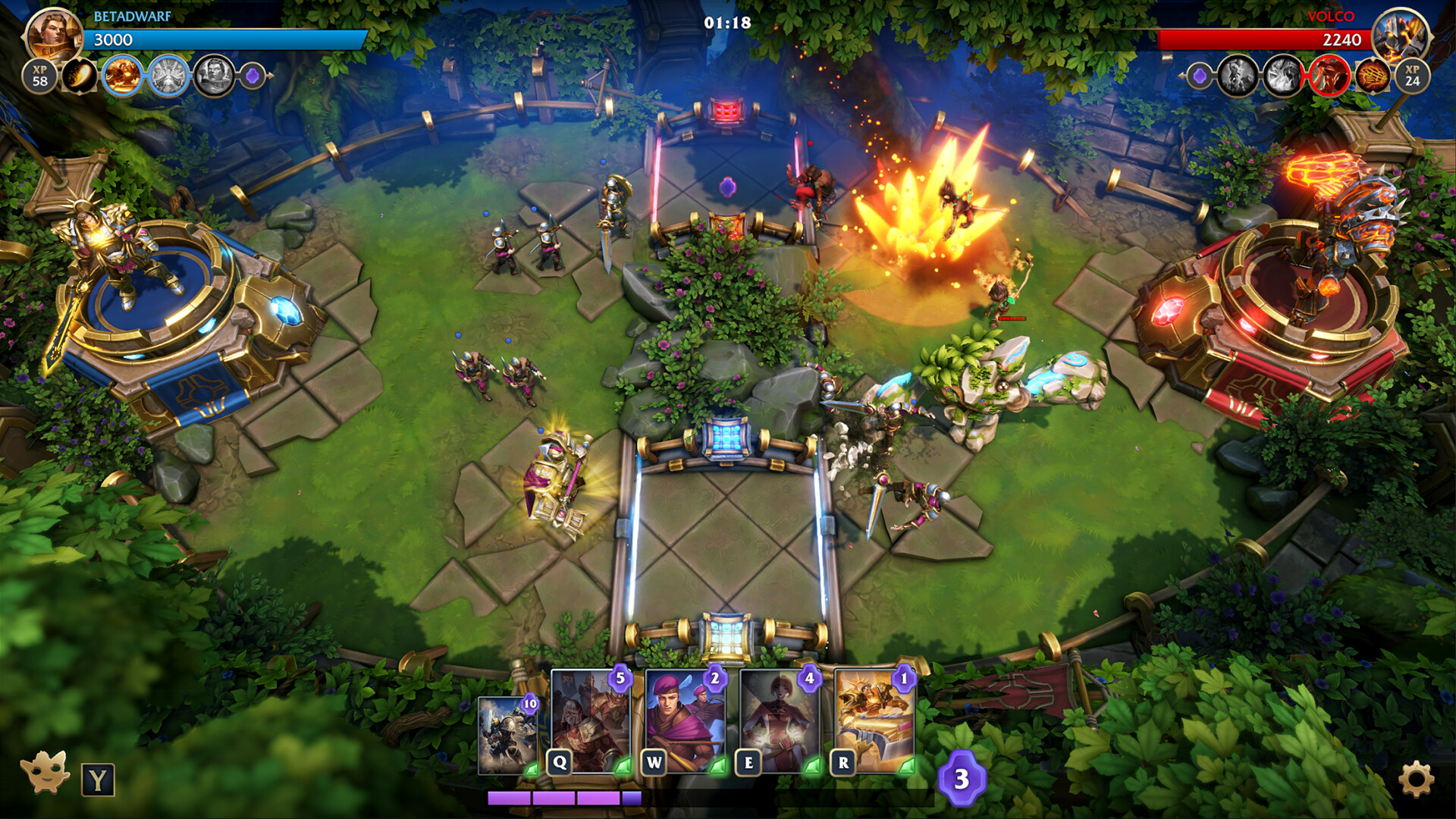Click the purple gem node on VOLCO's perk track
This screenshot has height=819, width=1456.
1200,76
